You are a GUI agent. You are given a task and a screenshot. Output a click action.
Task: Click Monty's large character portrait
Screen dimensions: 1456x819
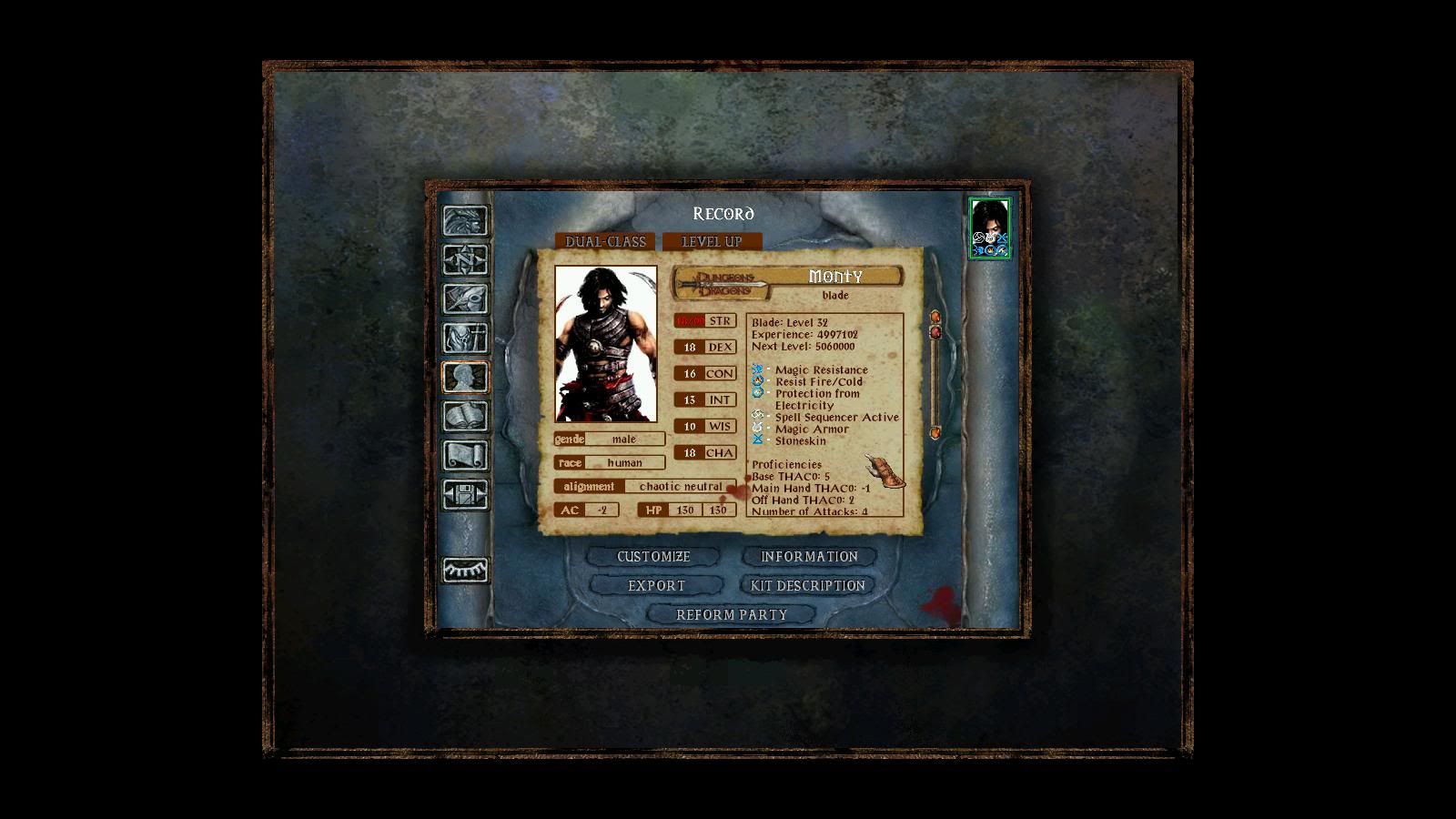[x=605, y=343]
